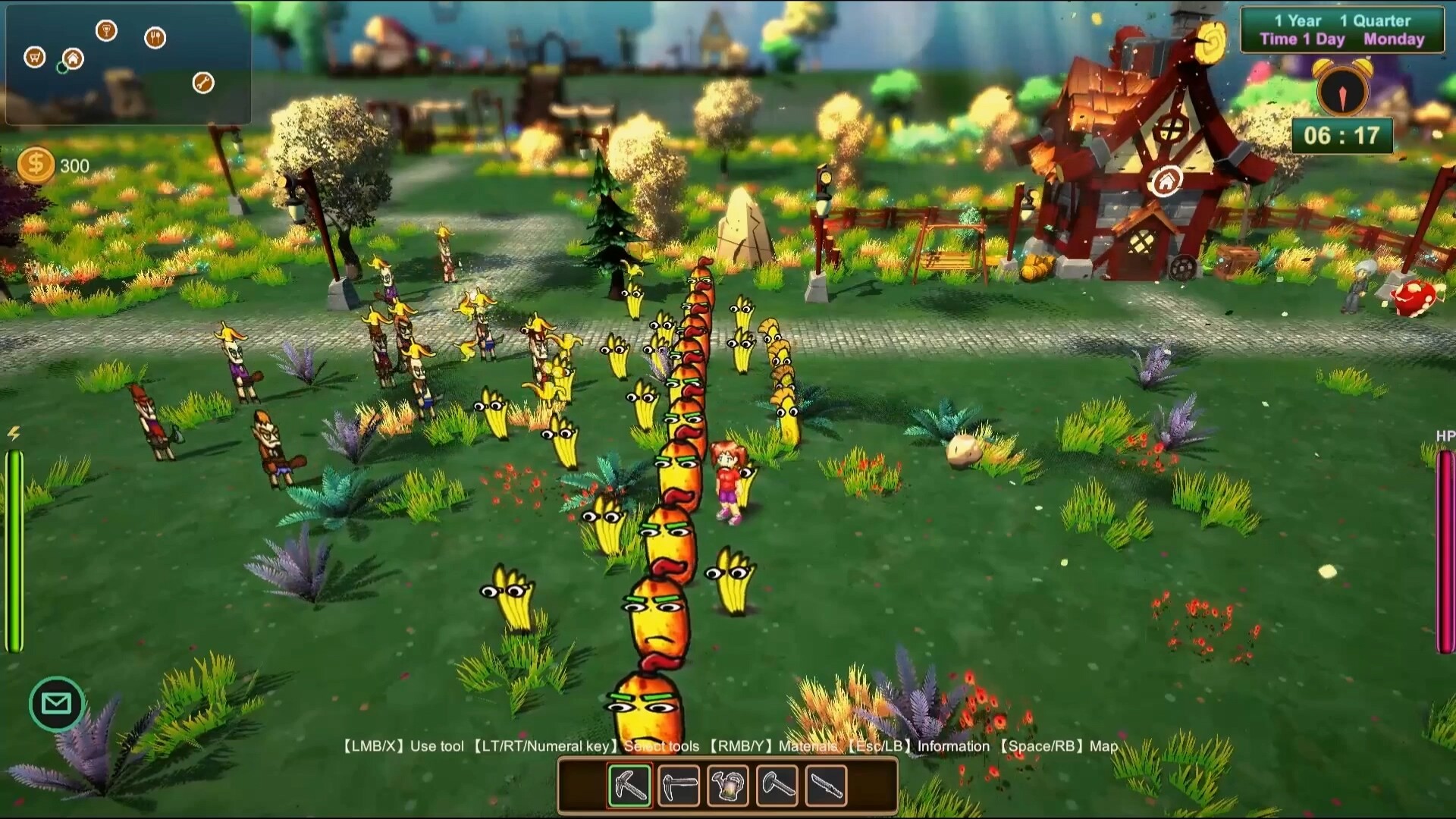Click the shopping cart marker on the minimap
This screenshot has height=819, width=1456.
click(35, 57)
